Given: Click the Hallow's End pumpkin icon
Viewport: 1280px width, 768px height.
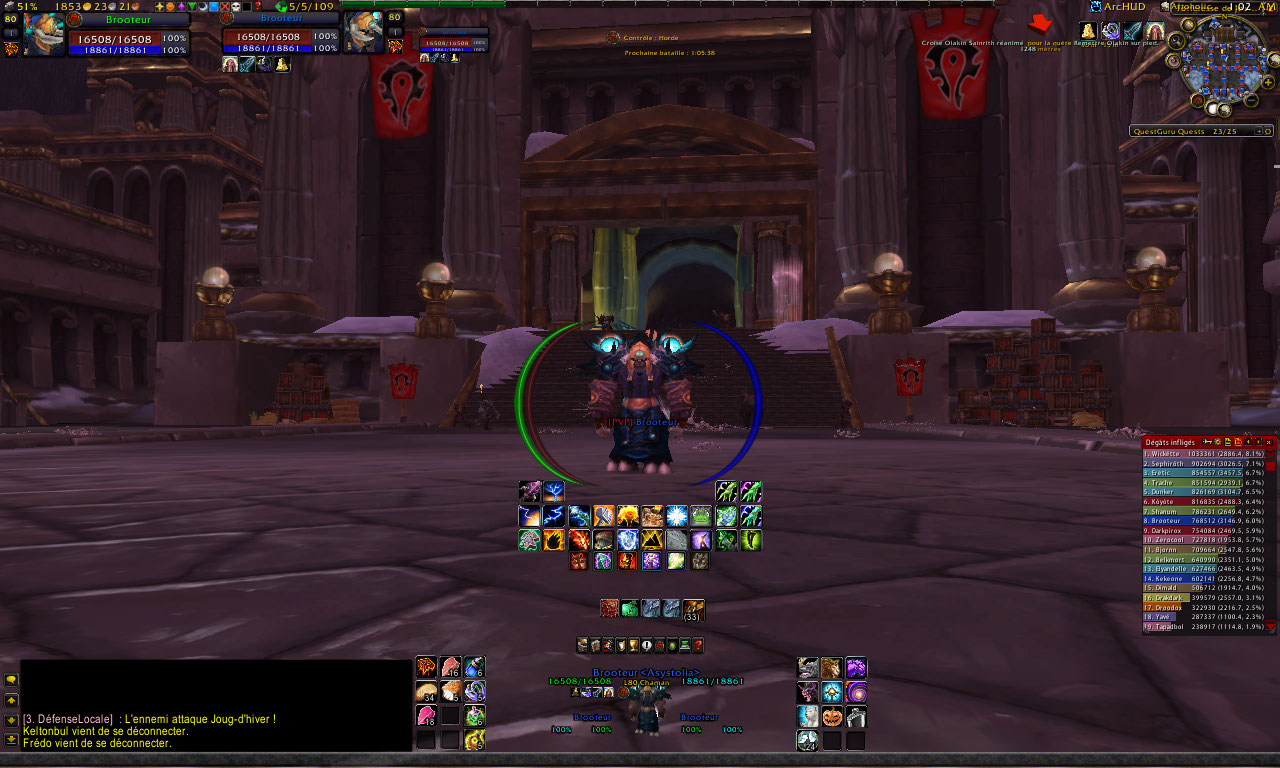Looking at the screenshot, I should click(x=831, y=717).
